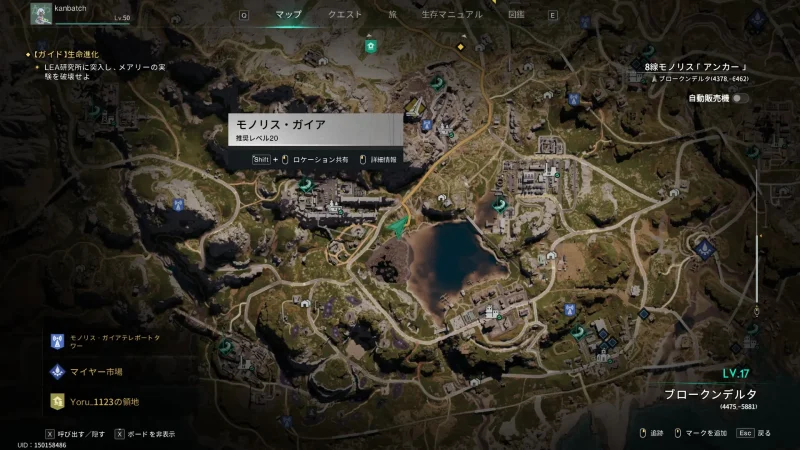Switch to the クエスト tab
Viewport: 800px width, 450px height.
[345, 15]
